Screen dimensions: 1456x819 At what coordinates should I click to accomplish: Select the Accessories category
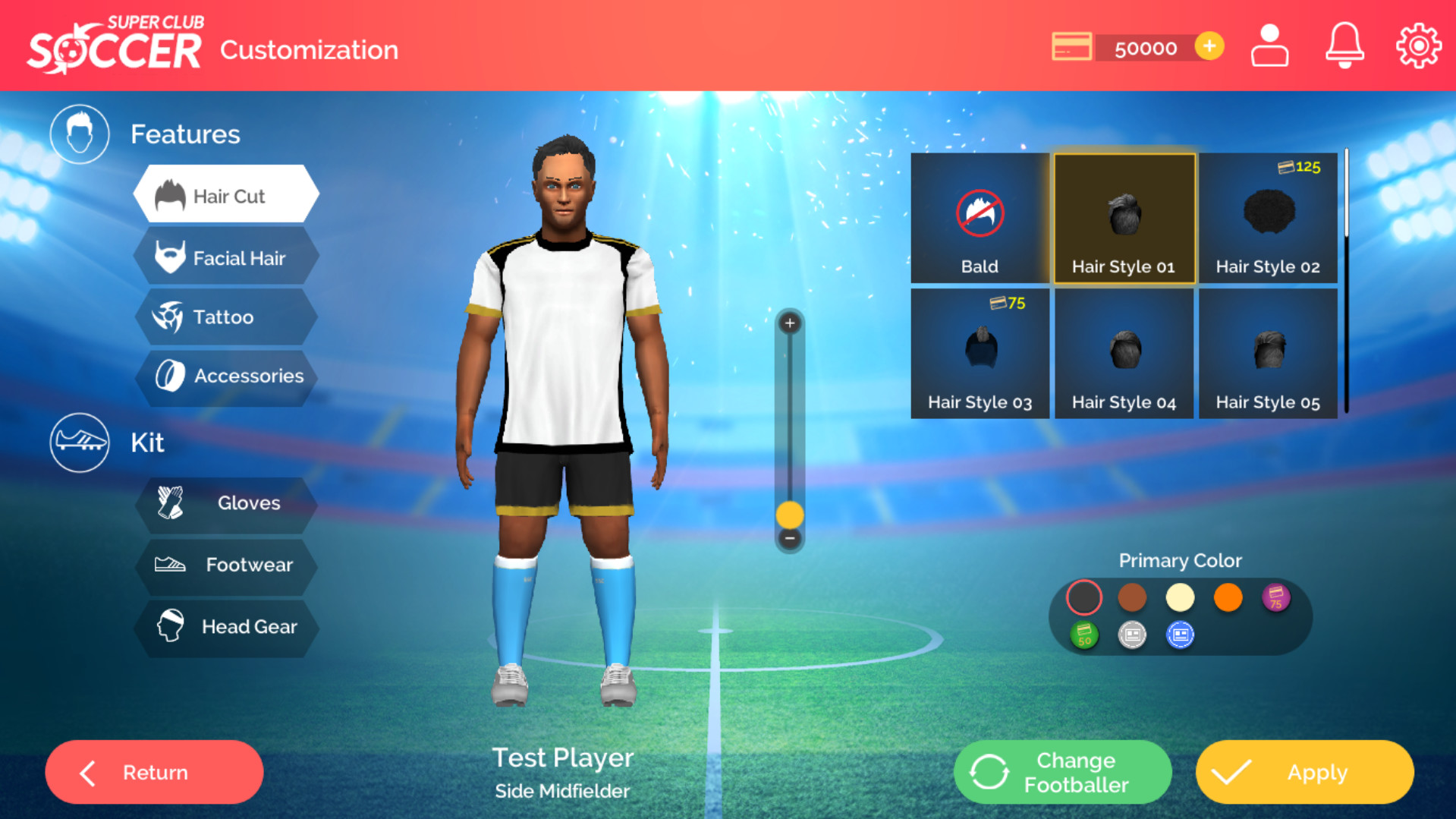point(226,376)
